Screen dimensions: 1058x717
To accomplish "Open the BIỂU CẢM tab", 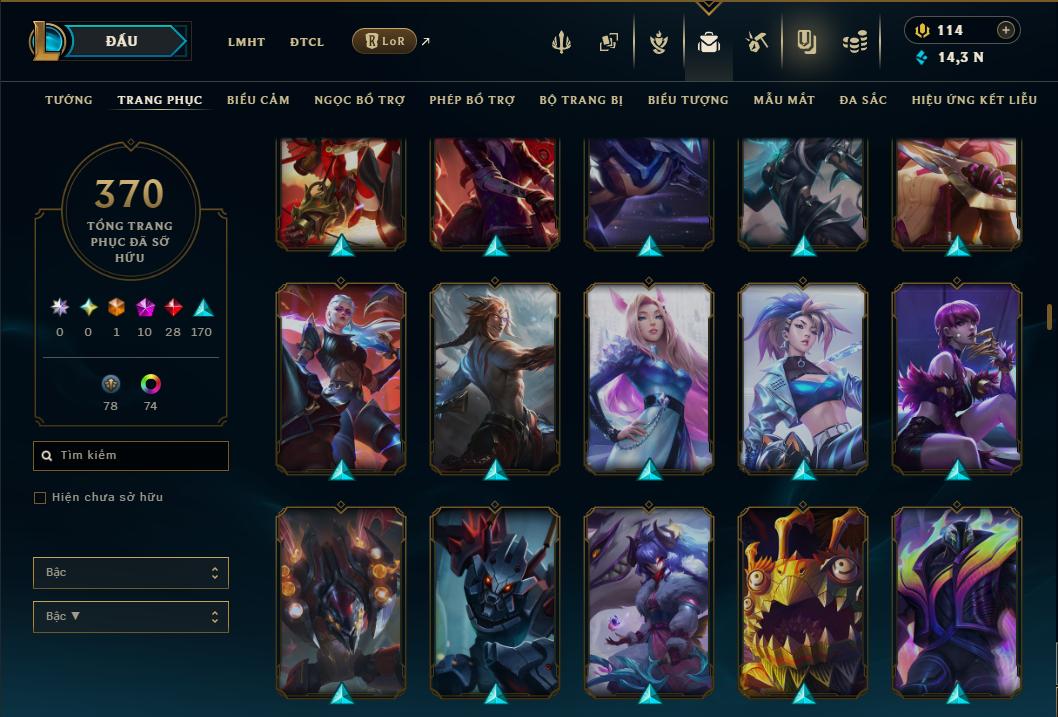I will [x=258, y=100].
